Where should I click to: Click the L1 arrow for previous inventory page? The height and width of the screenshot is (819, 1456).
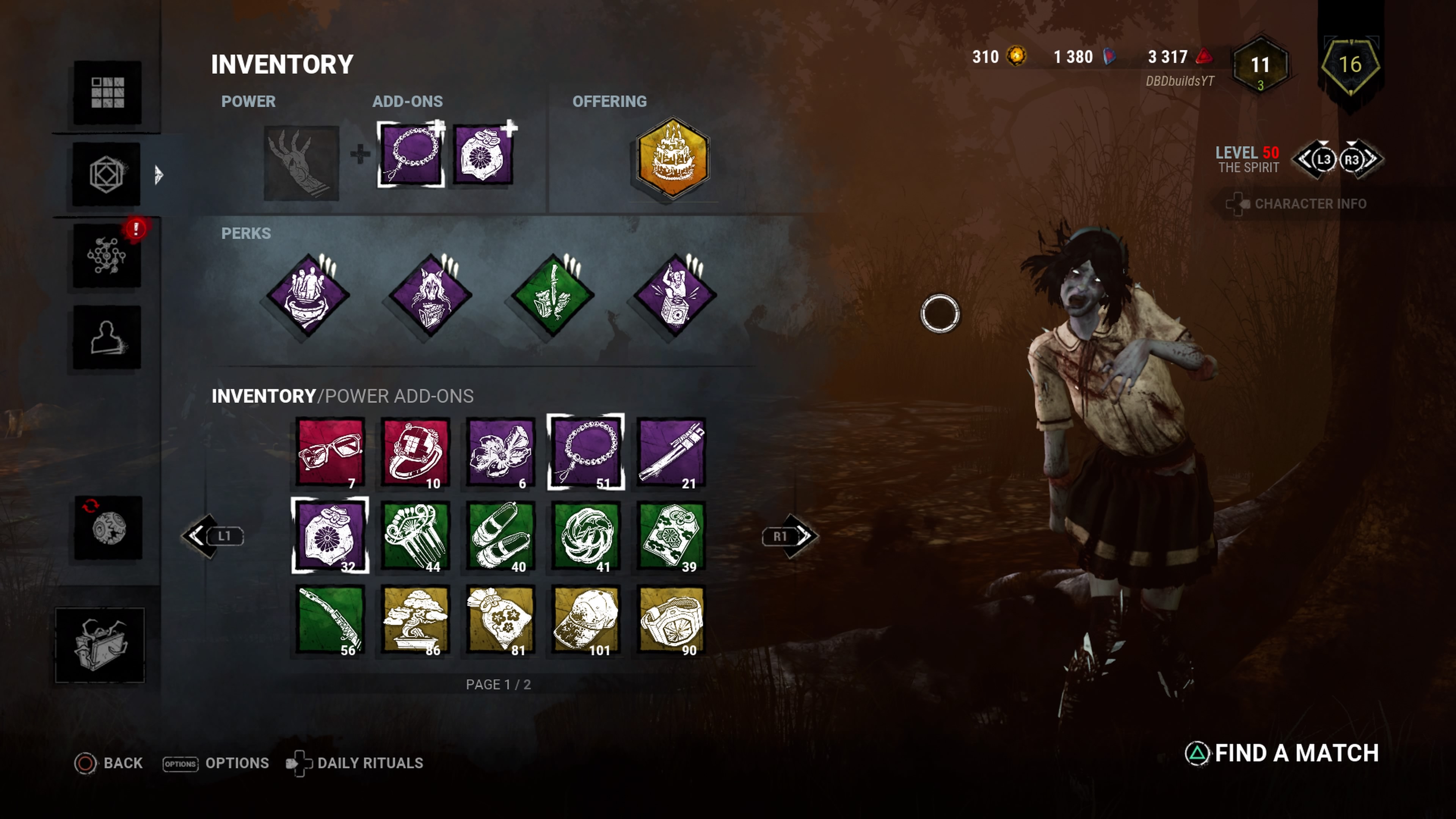click(x=213, y=536)
